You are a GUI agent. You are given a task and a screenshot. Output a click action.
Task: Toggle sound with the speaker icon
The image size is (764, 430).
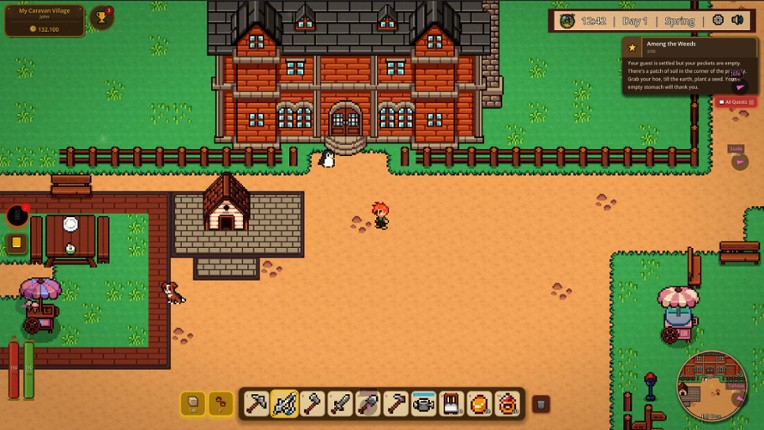pyautogui.click(x=738, y=20)
